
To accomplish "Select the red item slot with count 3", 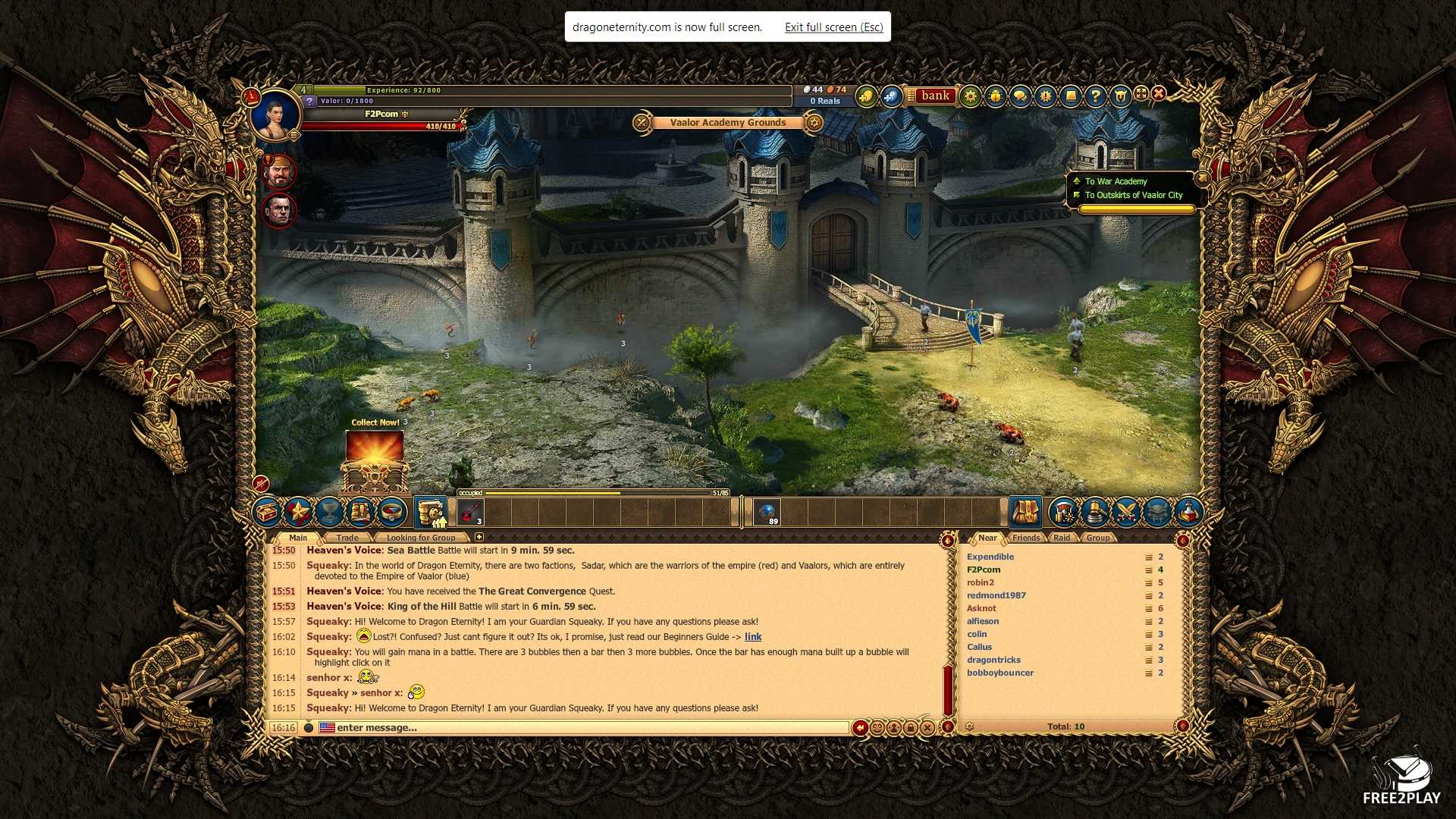I will [470, 513].
